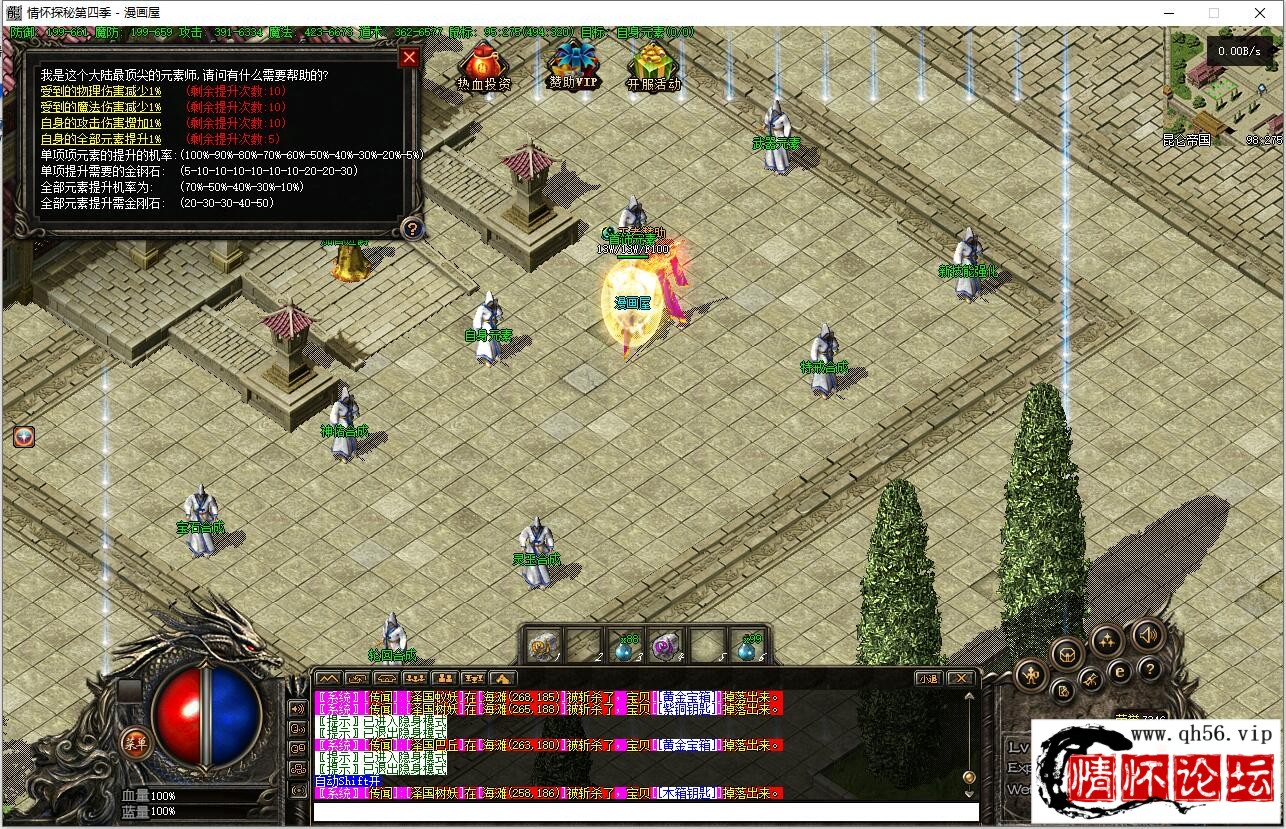The height and width of the screenshot is (829, 1286).
Task: Select 自身的全部元素提升1% upgrade
Action: pos(100,139)
